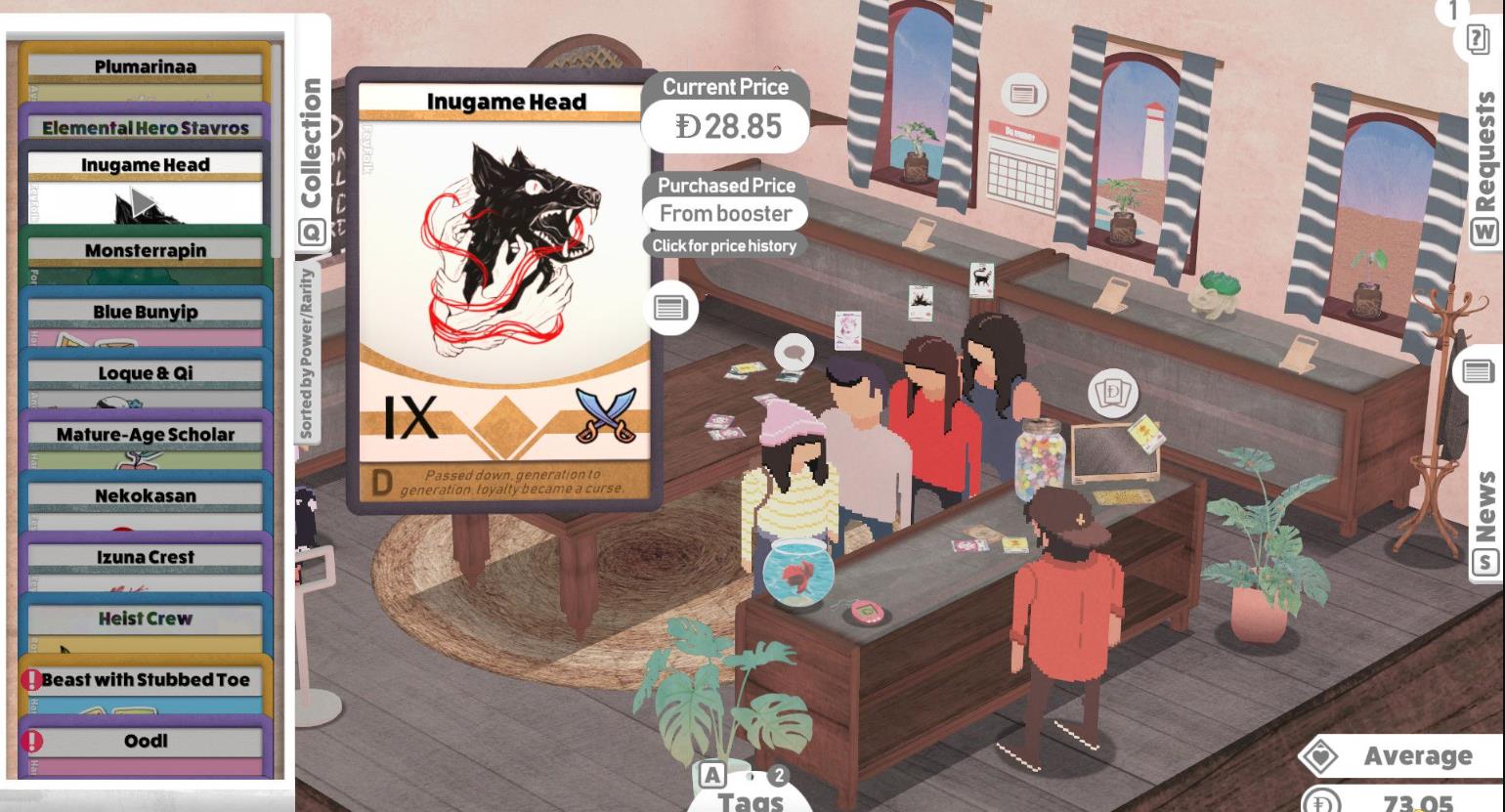Click the Sorted by Power/Rarity label
This screenshot has width=1505, height=812.
pyautogui.click(x=309, y=339)
